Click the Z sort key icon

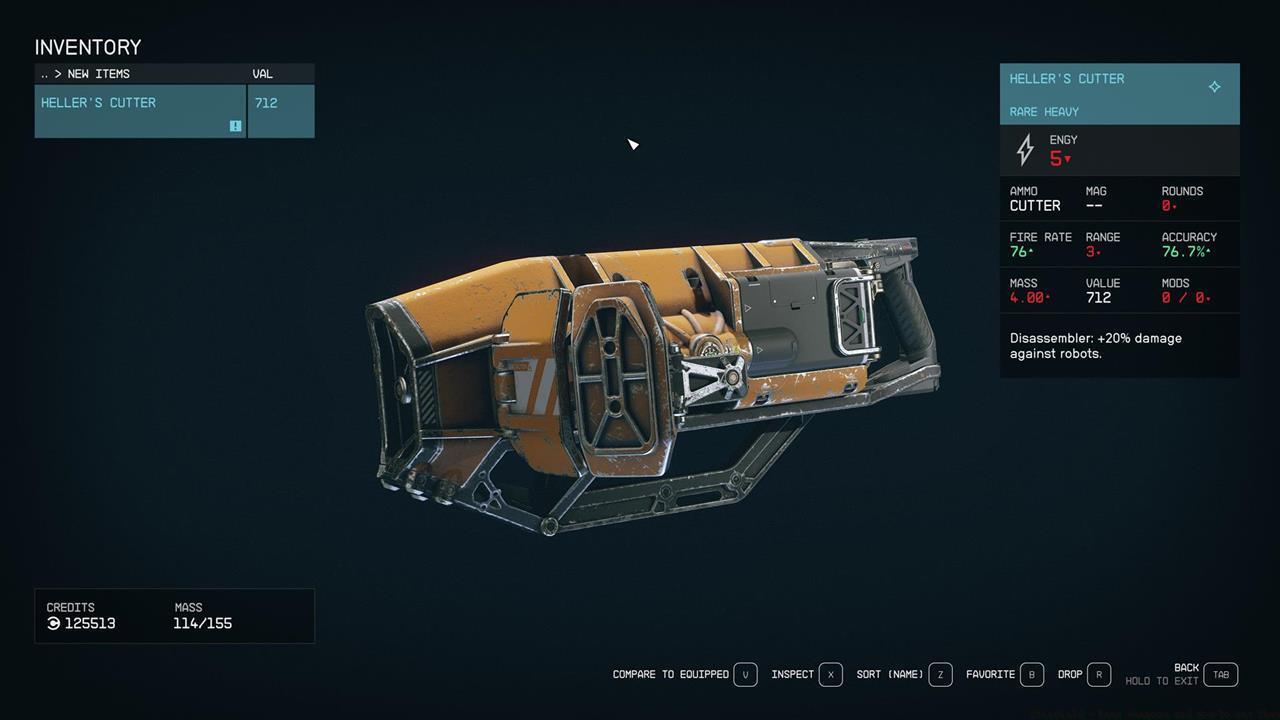click(939, 674)
